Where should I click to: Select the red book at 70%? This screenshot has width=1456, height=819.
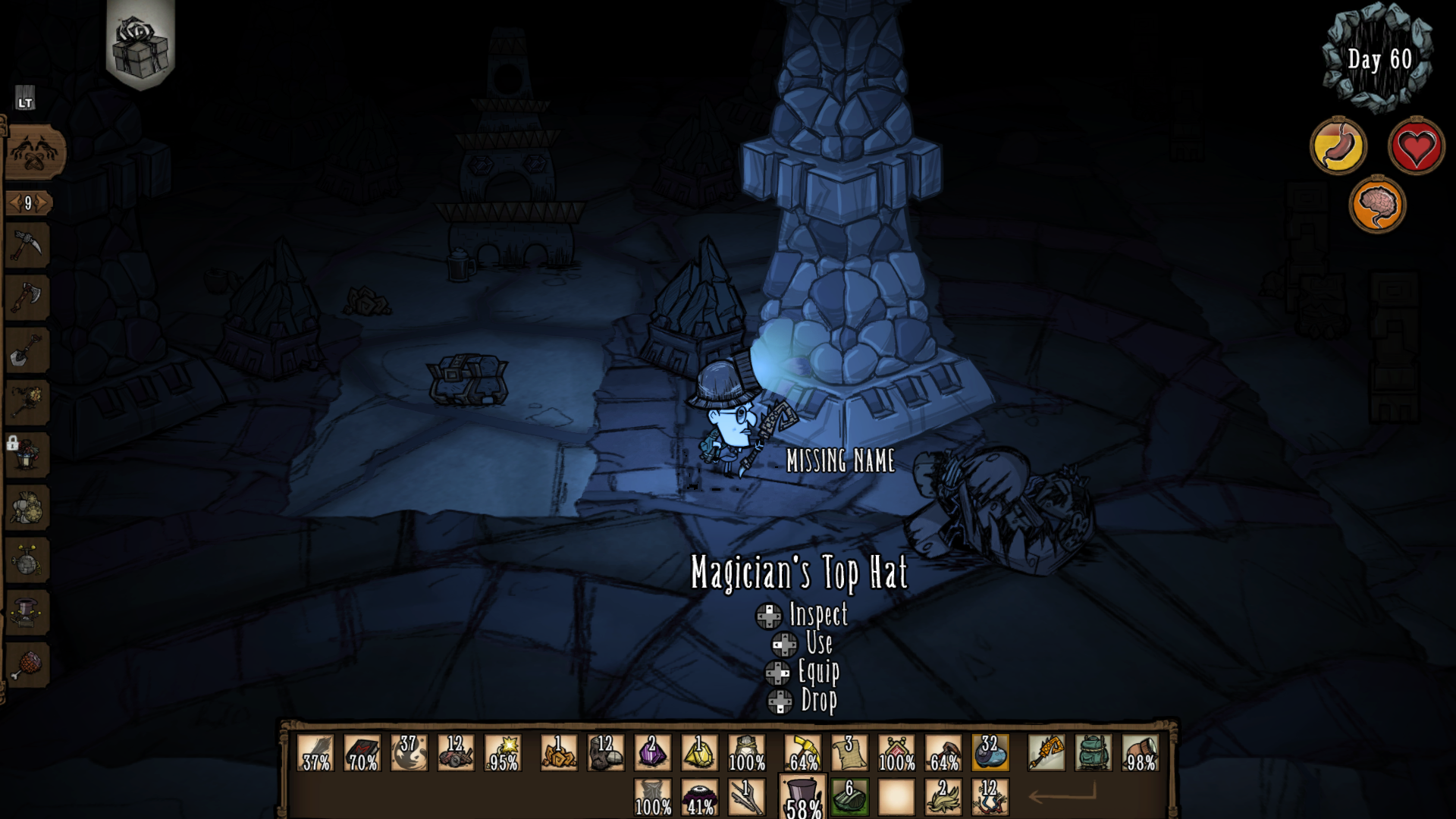pyautogui.click(x=362, y=752)
